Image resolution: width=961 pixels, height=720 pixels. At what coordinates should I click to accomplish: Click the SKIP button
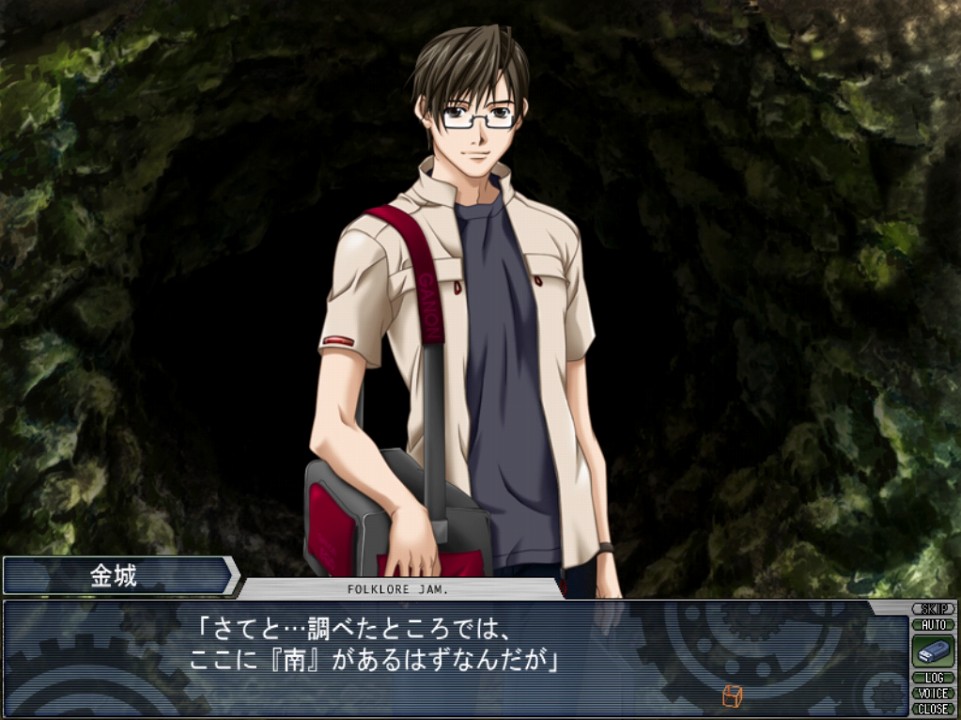[932, 608]
